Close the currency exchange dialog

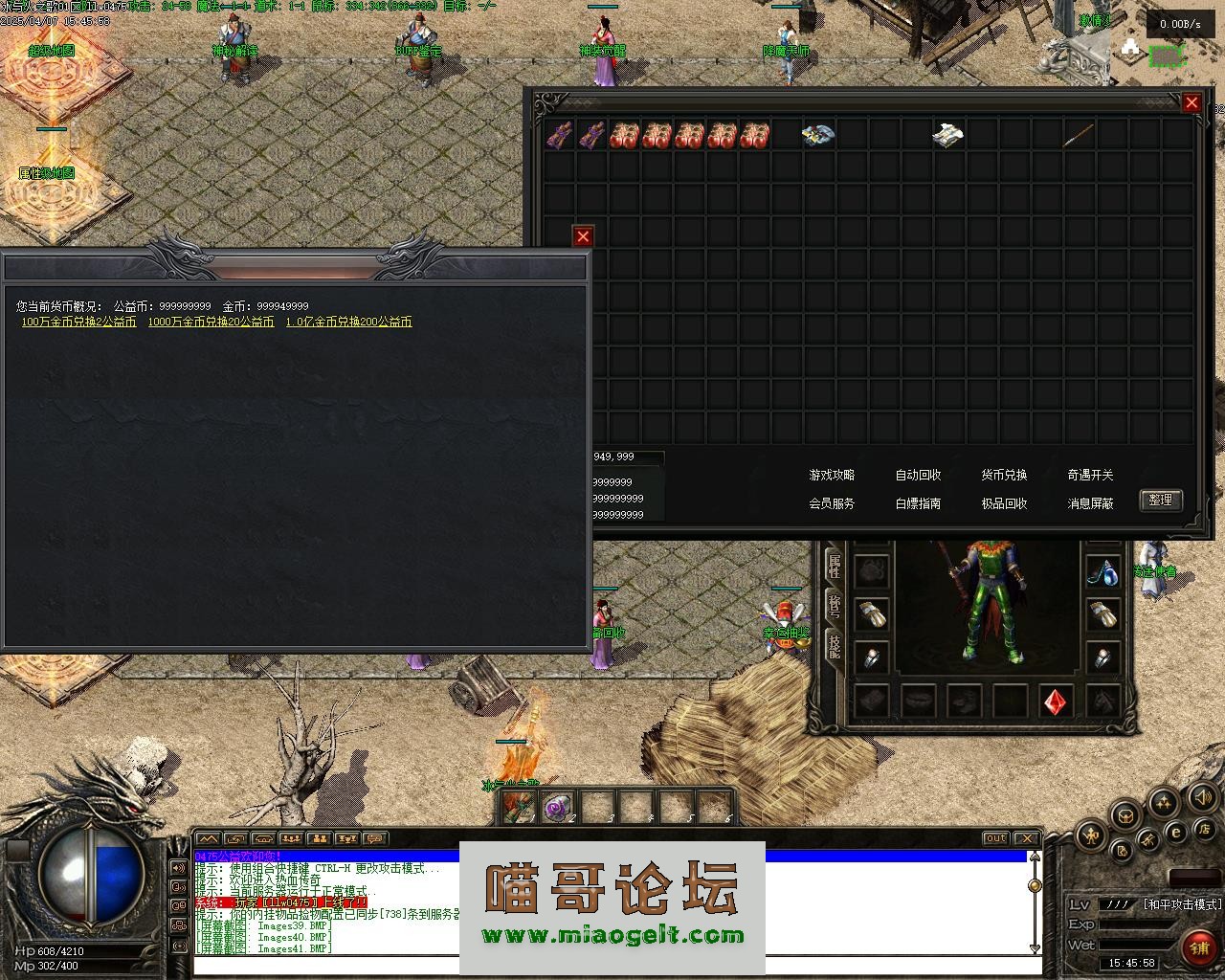[583, 236]
